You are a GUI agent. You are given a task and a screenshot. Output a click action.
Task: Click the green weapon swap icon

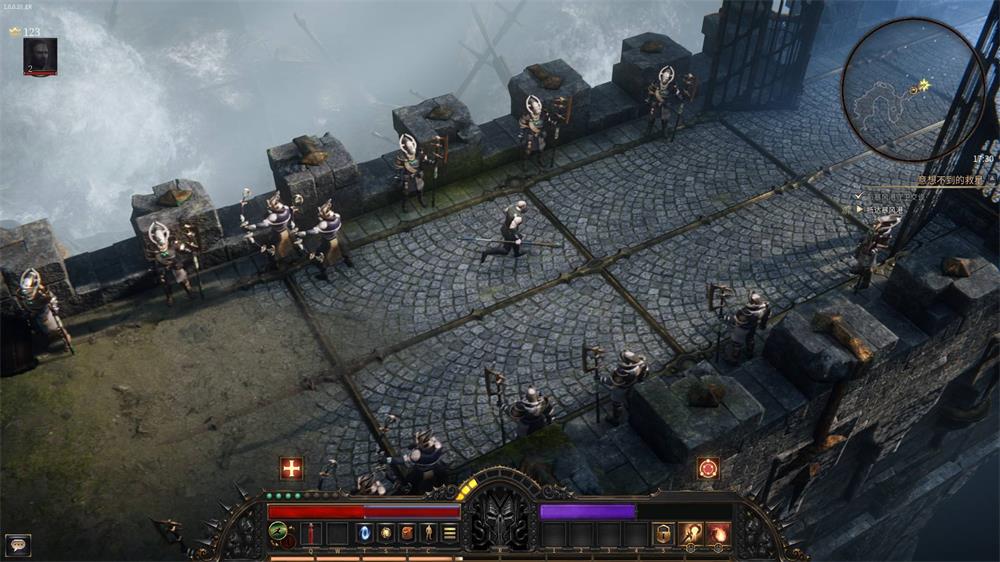[279, 530]
